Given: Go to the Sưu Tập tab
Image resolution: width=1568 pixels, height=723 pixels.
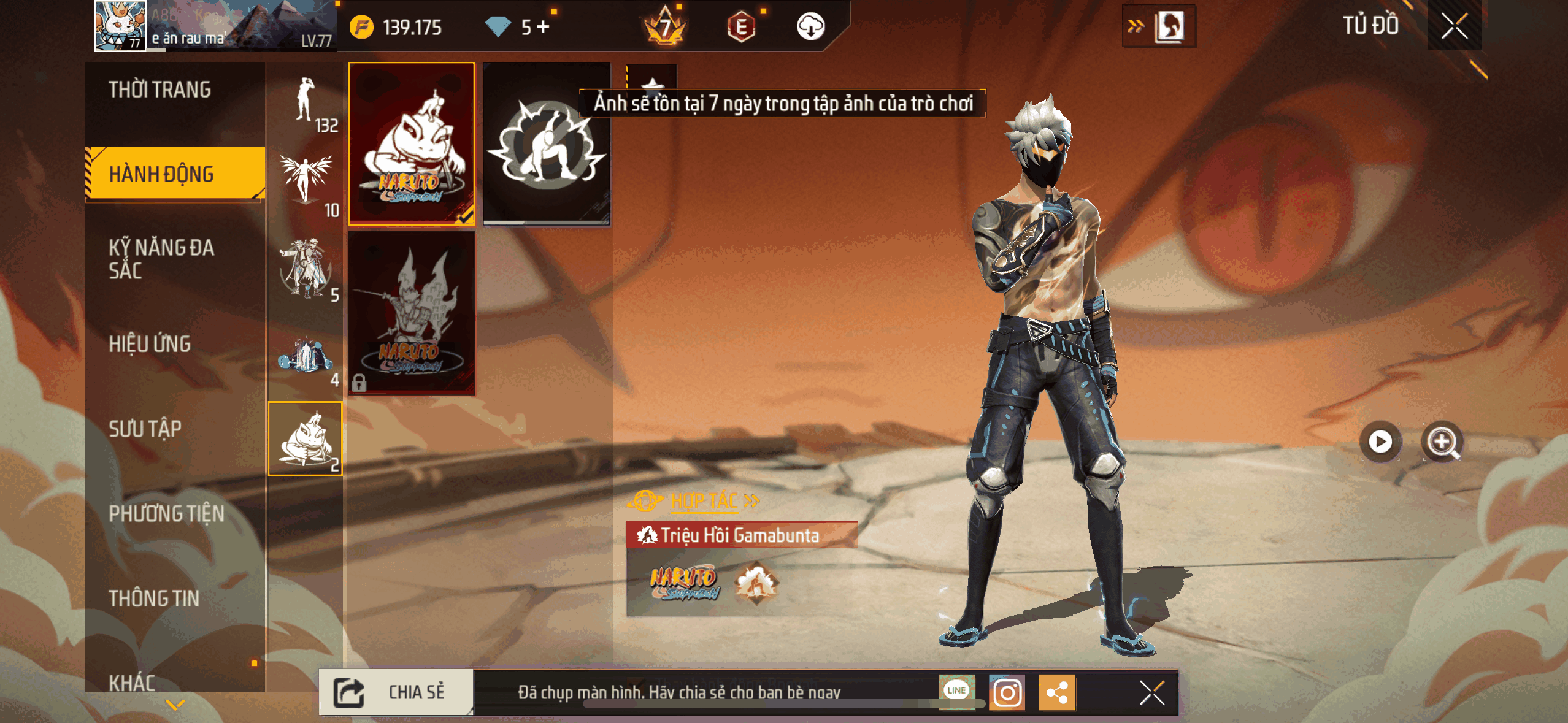Looking at the screenshot, I should pos(146,429).
